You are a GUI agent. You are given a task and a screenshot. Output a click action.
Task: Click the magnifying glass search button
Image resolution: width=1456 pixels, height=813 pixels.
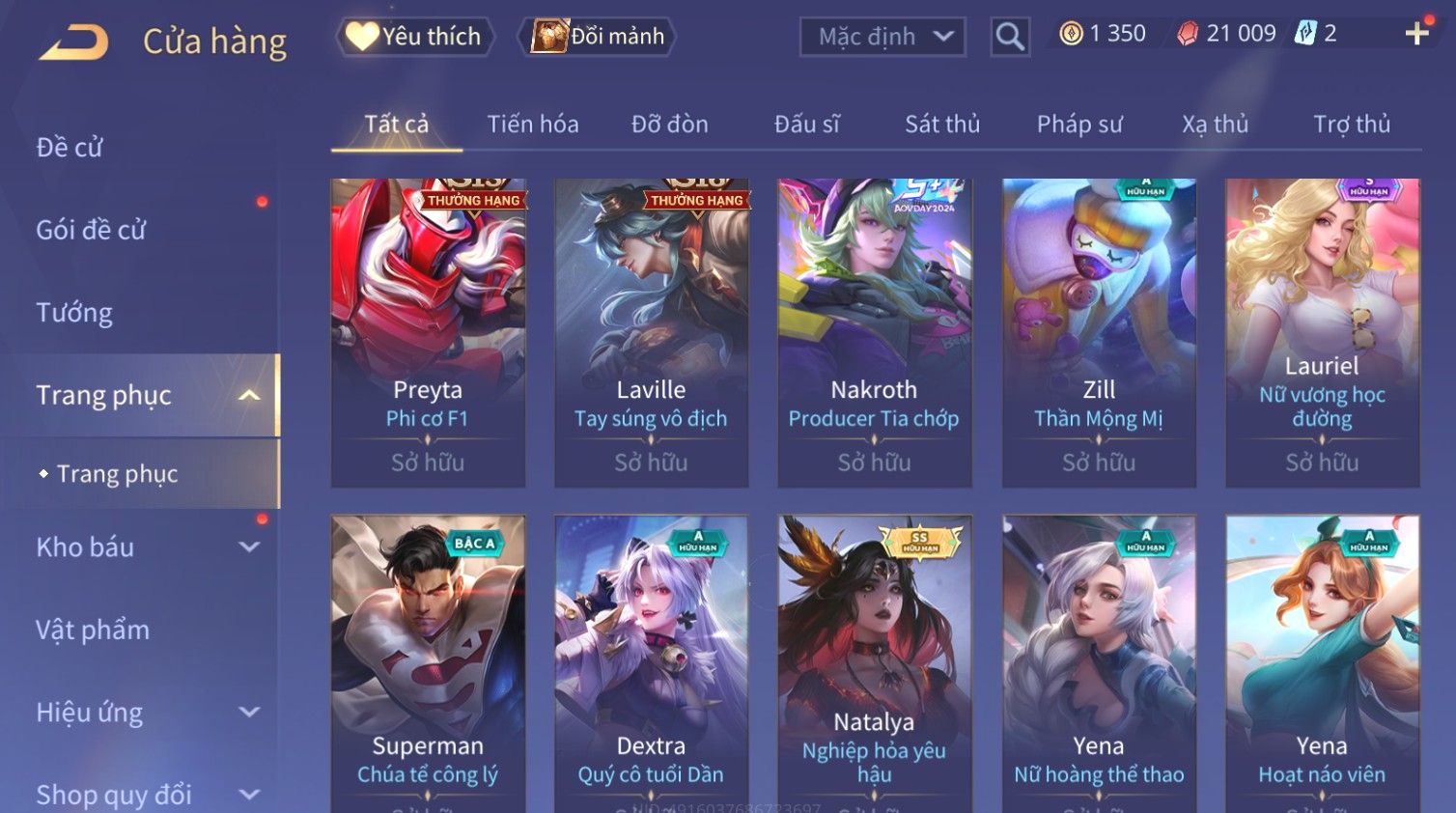click(x=1010, y=37)
